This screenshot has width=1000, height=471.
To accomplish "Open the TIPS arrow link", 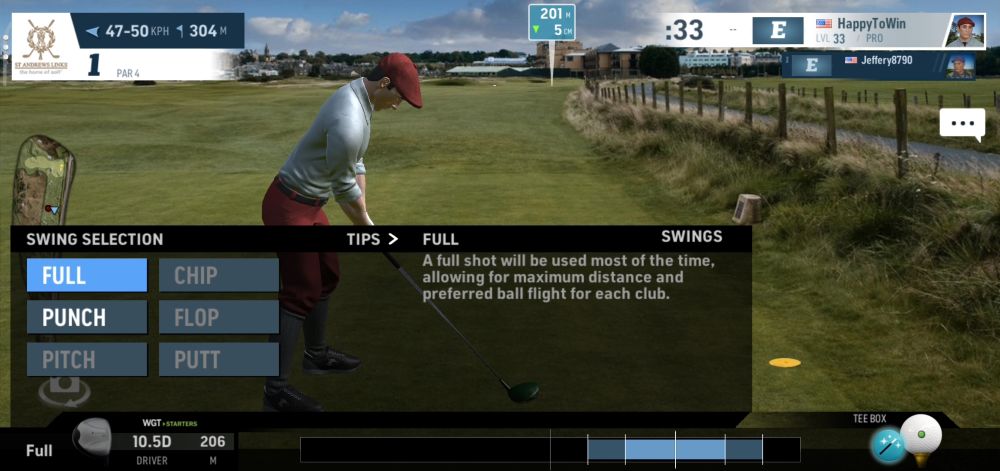I will [372, 239].
